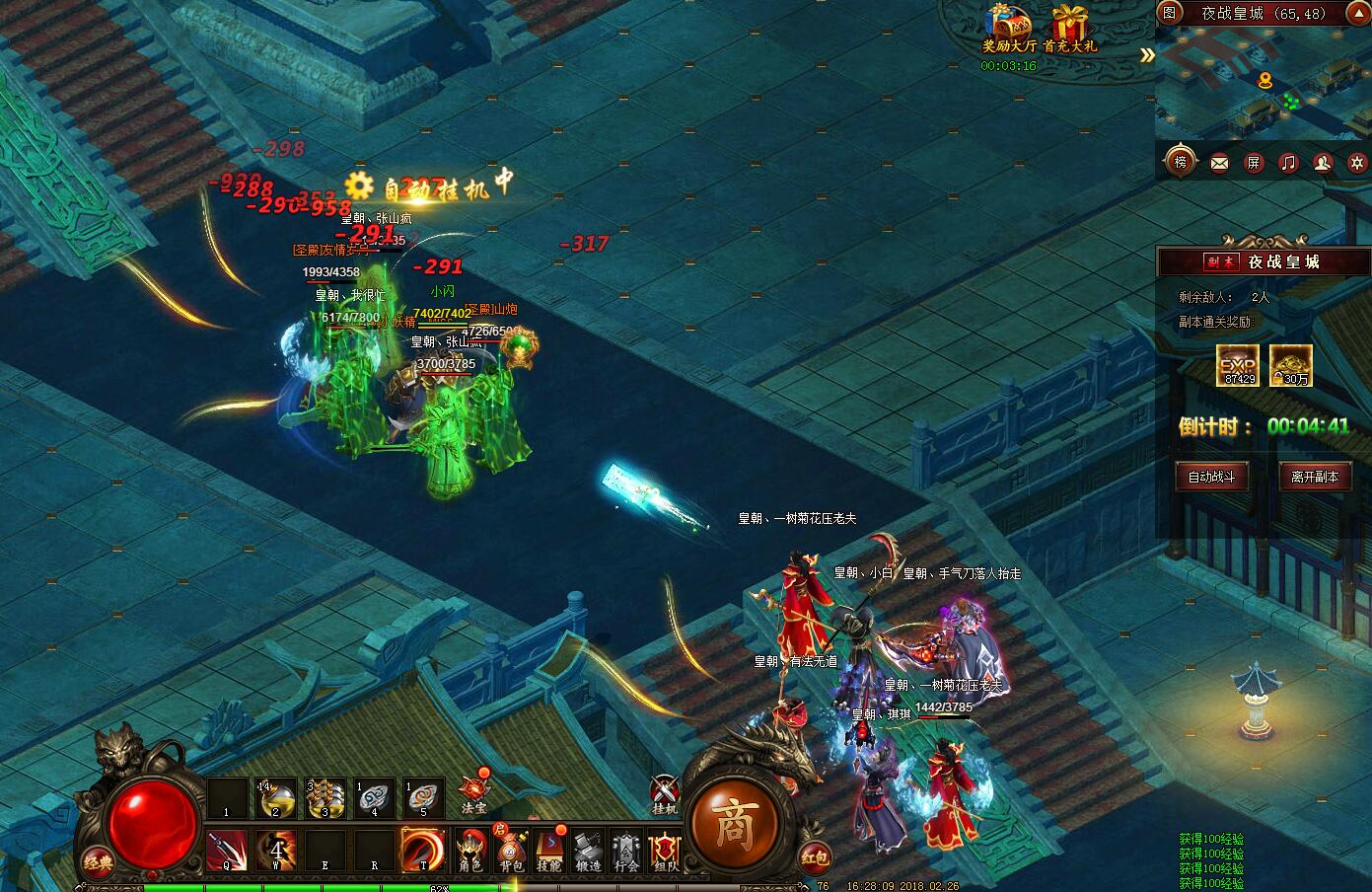Open the 锻造 forging menu
Image resolution: width=1372 pixels, height=892 pixels.
588,852
